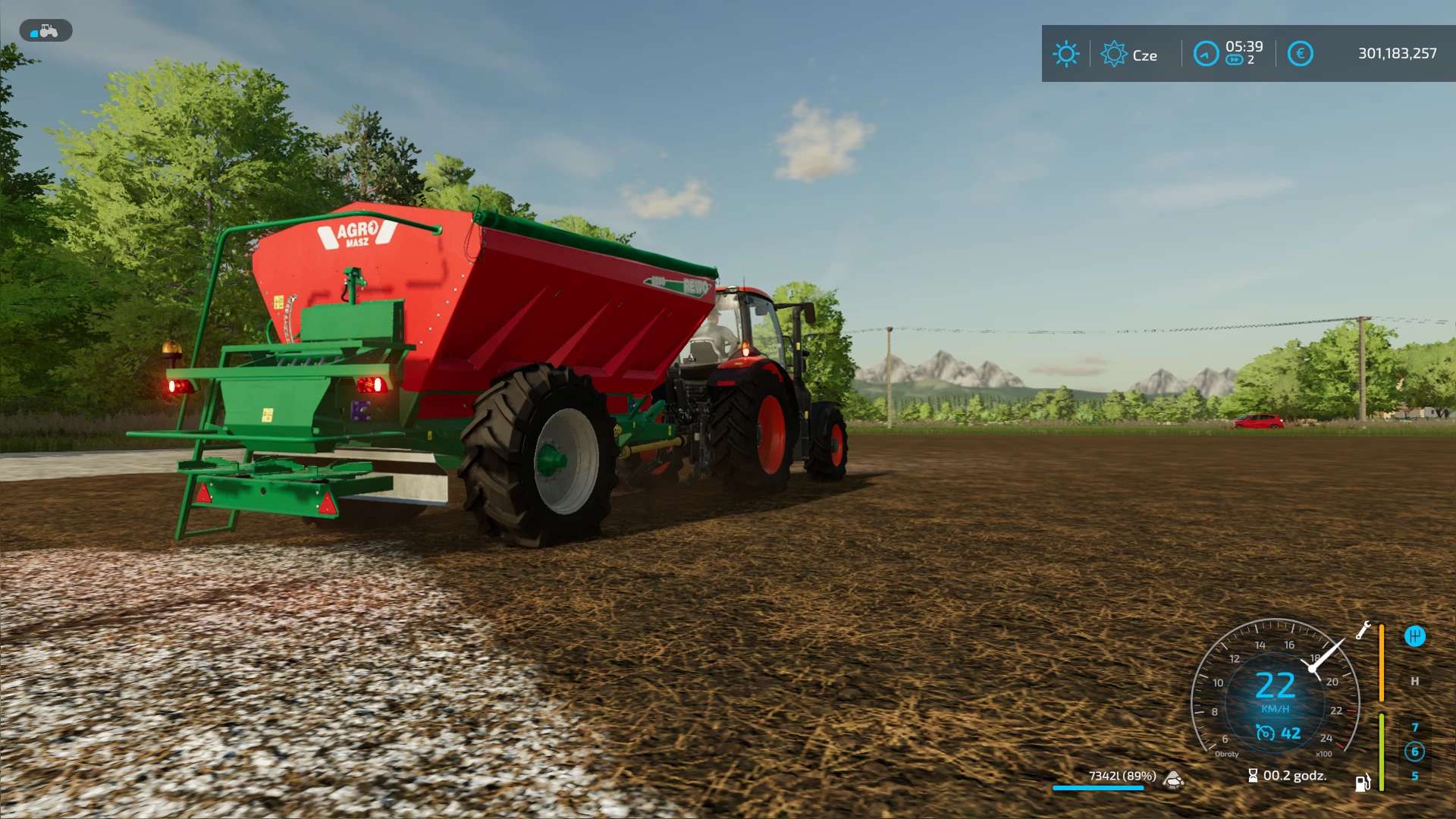
Task: Open the euro money balance icon
Action: pyautogui.click(x=1300, y=54)
